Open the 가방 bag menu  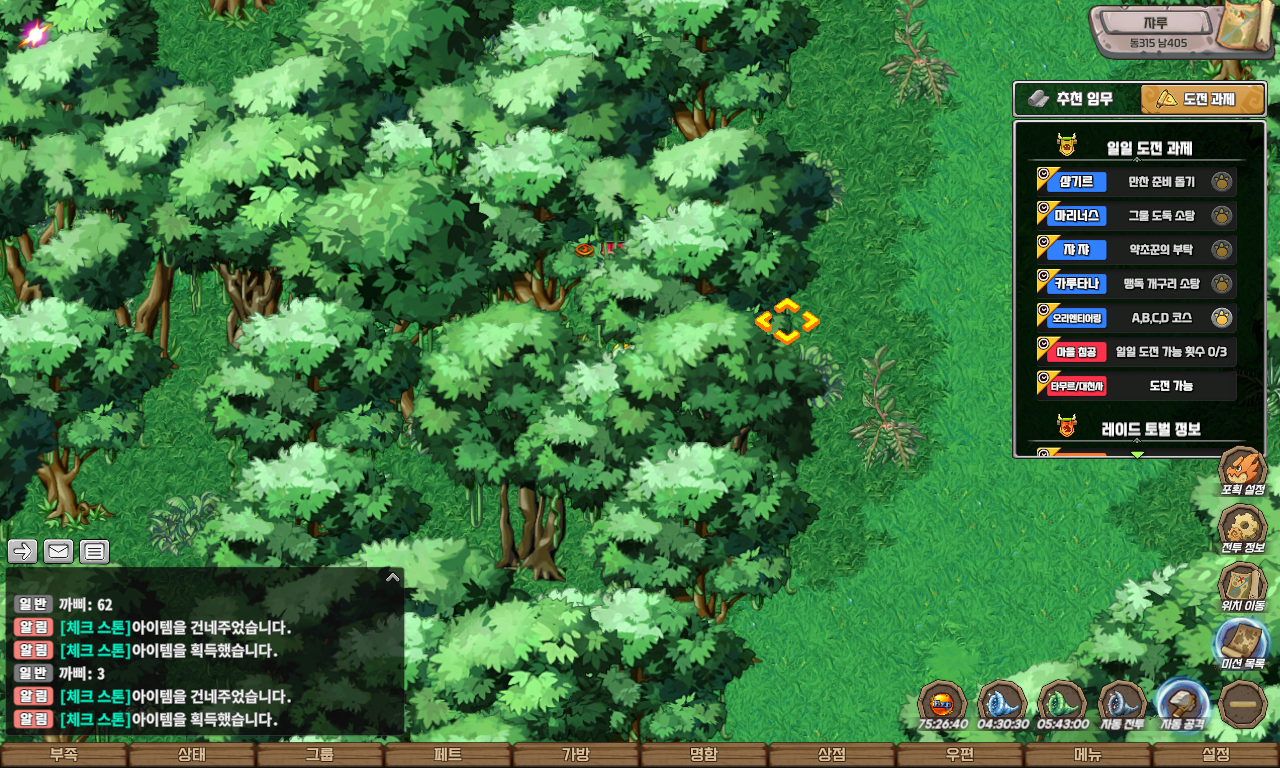[575, 755]
